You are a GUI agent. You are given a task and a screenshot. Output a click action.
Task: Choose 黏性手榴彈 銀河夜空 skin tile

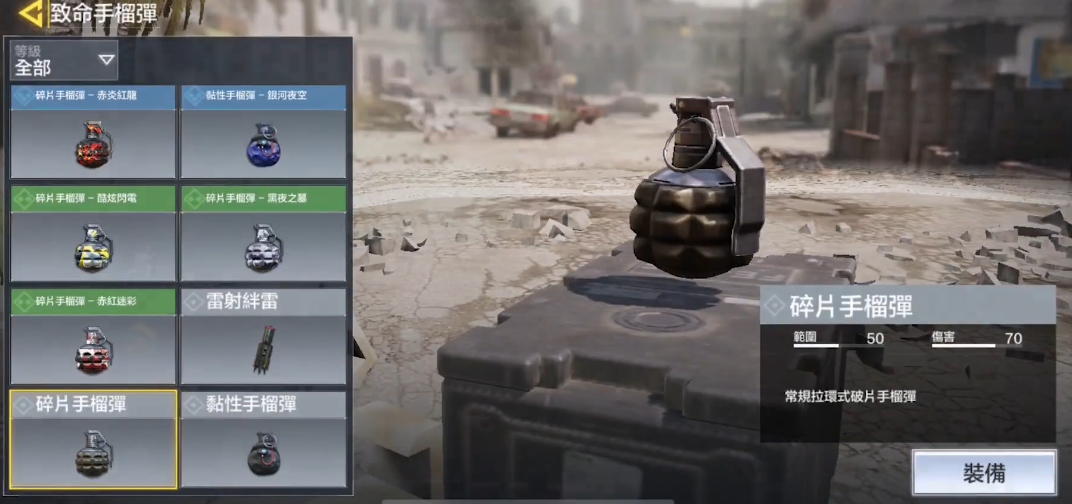pyautogui.click(x=263, y=132)
